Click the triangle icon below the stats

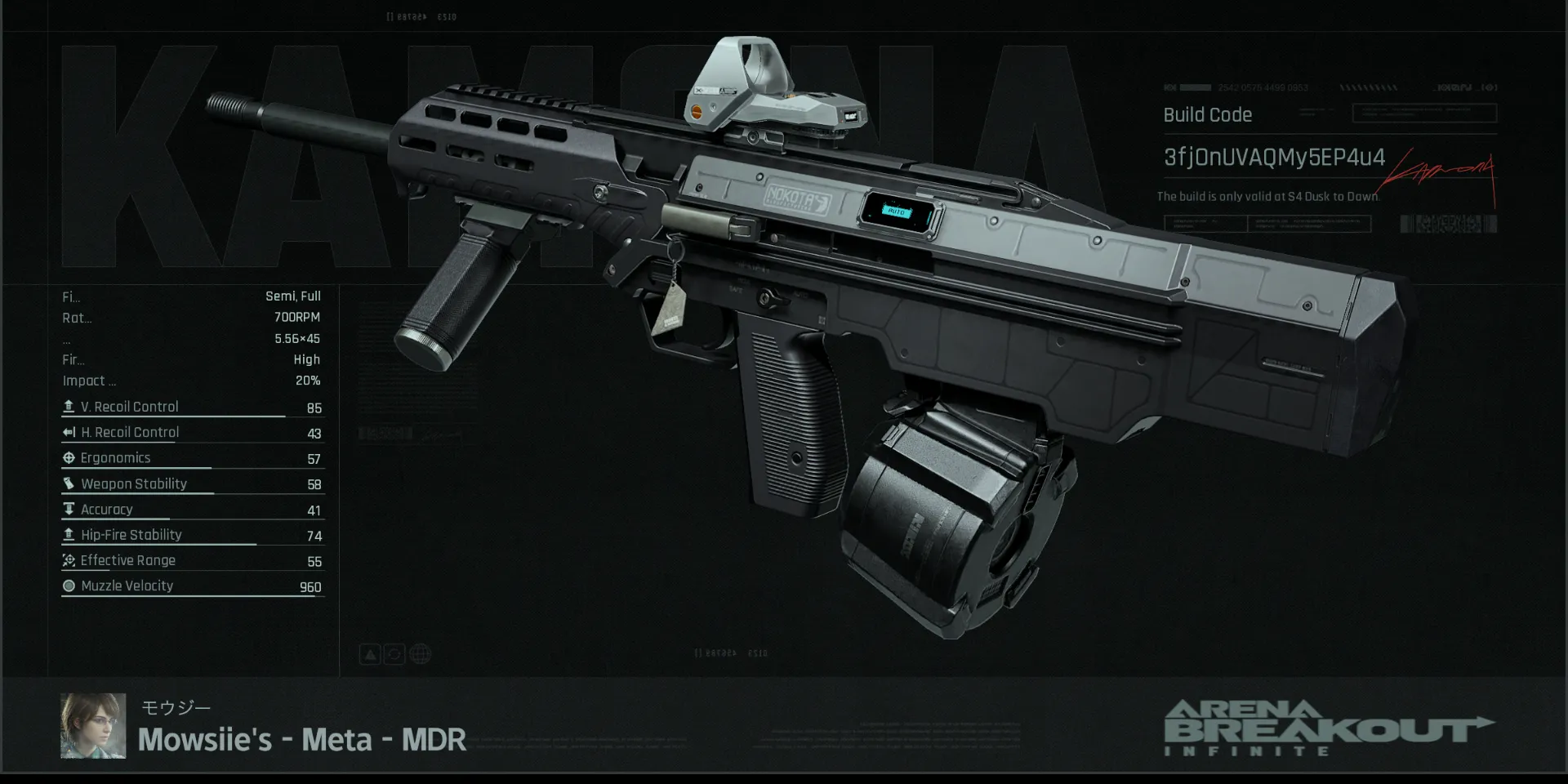point(370,654)
